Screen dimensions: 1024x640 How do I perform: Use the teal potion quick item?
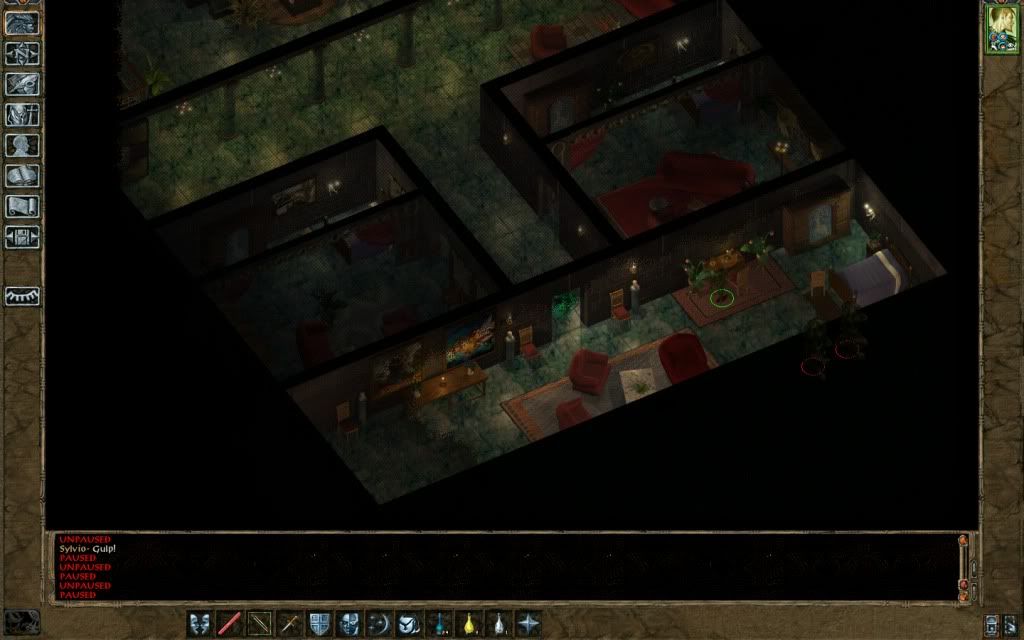[x=439, y=624]
